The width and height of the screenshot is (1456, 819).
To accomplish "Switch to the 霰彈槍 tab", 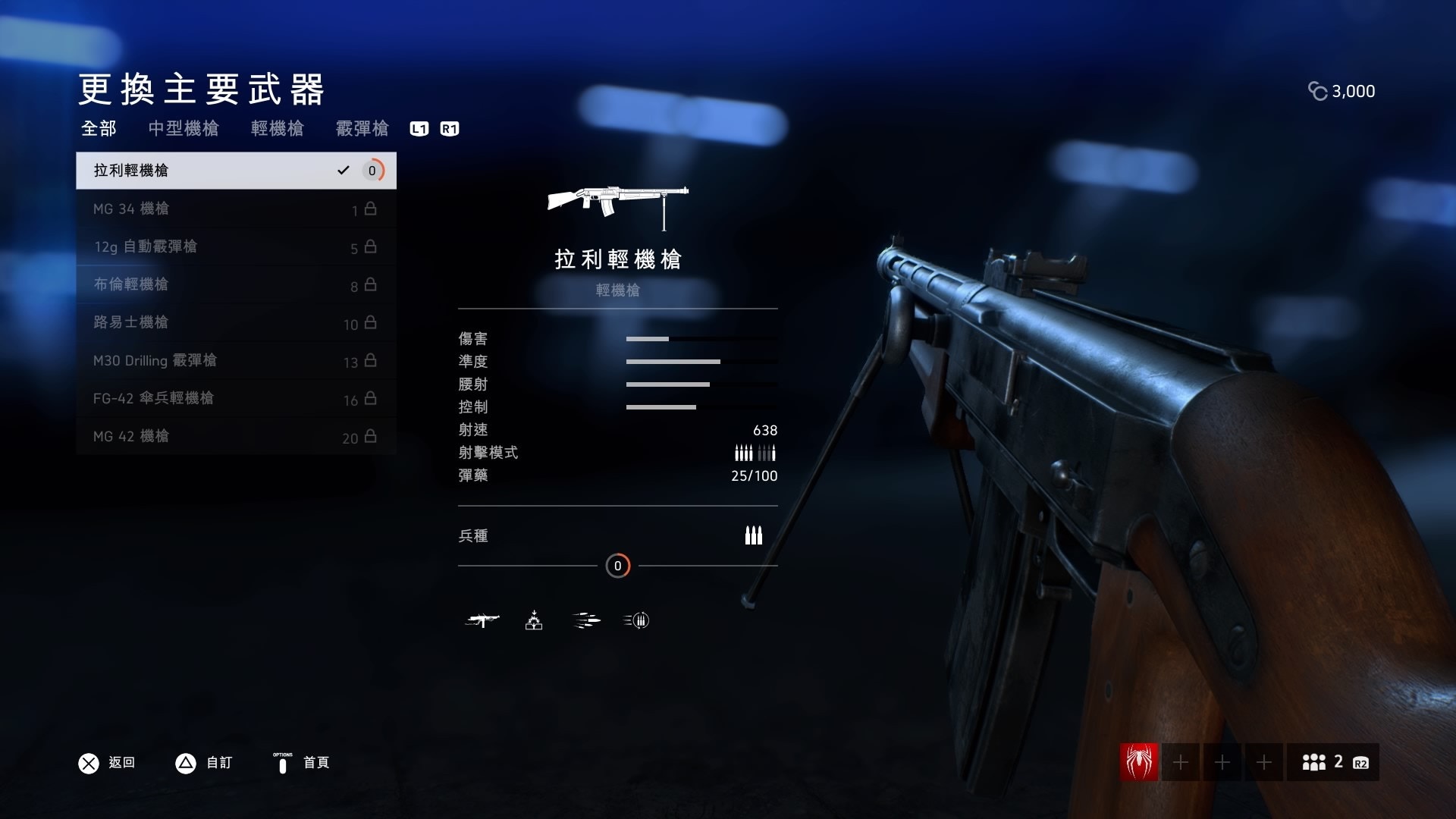I will click(362, 129).
